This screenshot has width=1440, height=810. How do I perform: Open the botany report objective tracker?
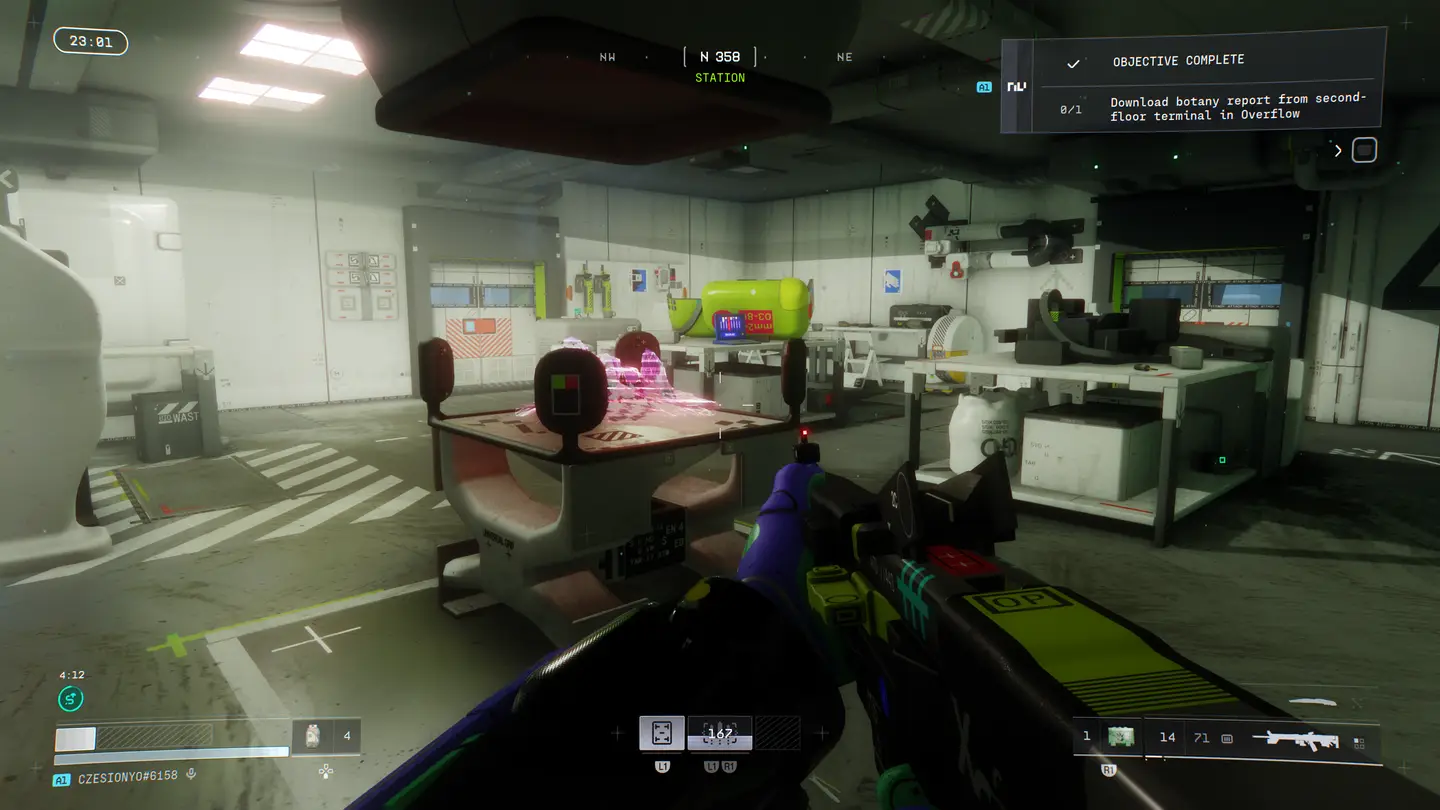(x=1237, y=107)
